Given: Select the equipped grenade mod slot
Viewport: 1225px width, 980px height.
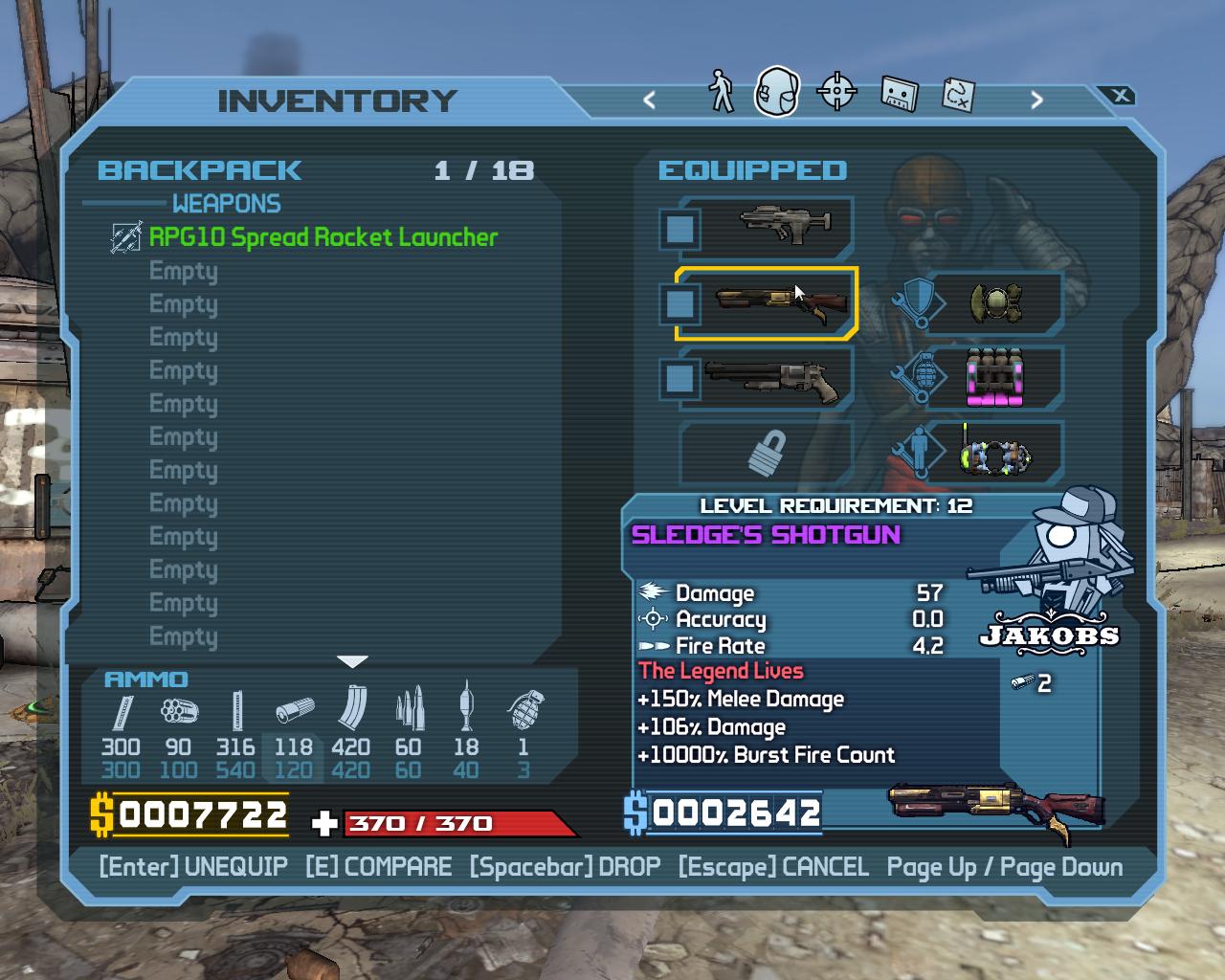Looking at the screenshot, I should coord(994,378).
